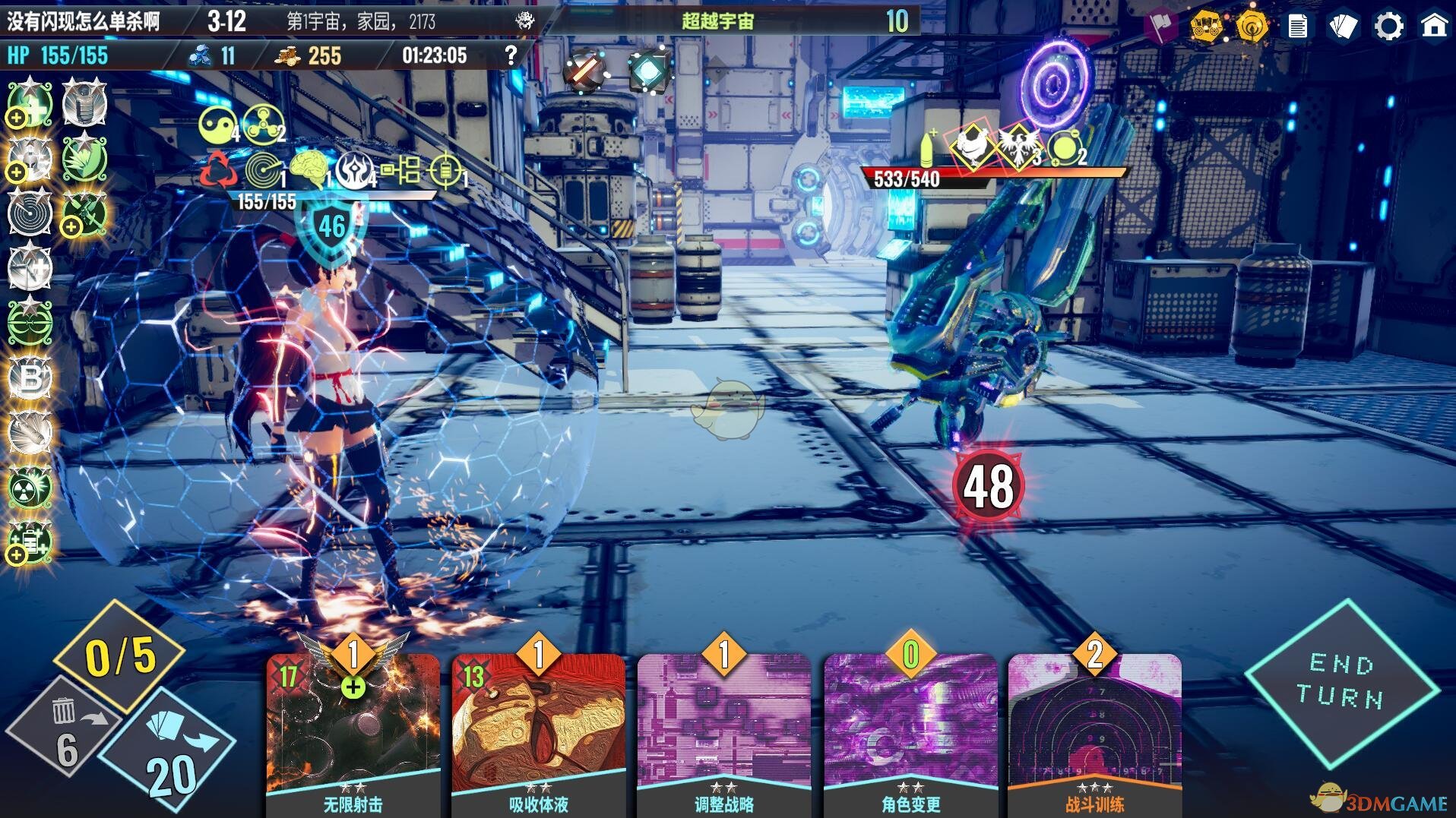
Task: Click the enemy's 48 attack intent
Action: tap(988, 487)
